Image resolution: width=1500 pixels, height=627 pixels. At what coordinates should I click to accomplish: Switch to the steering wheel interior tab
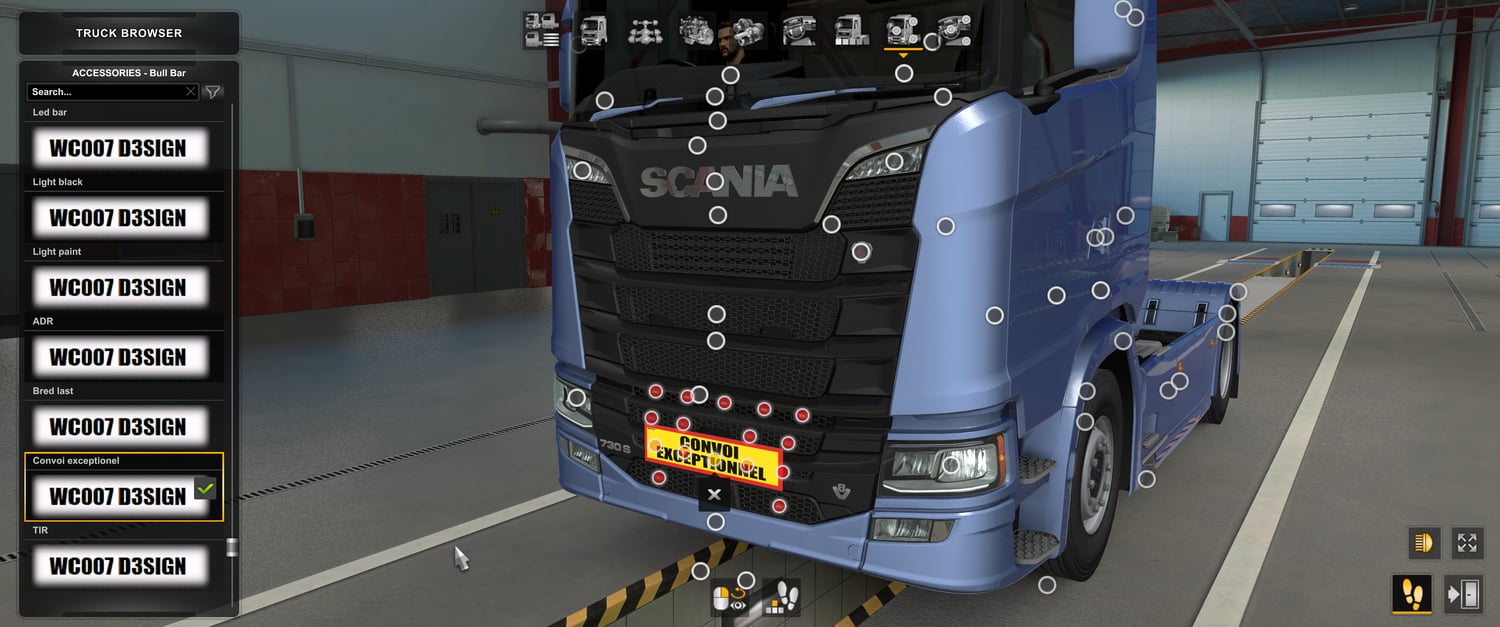800,31
